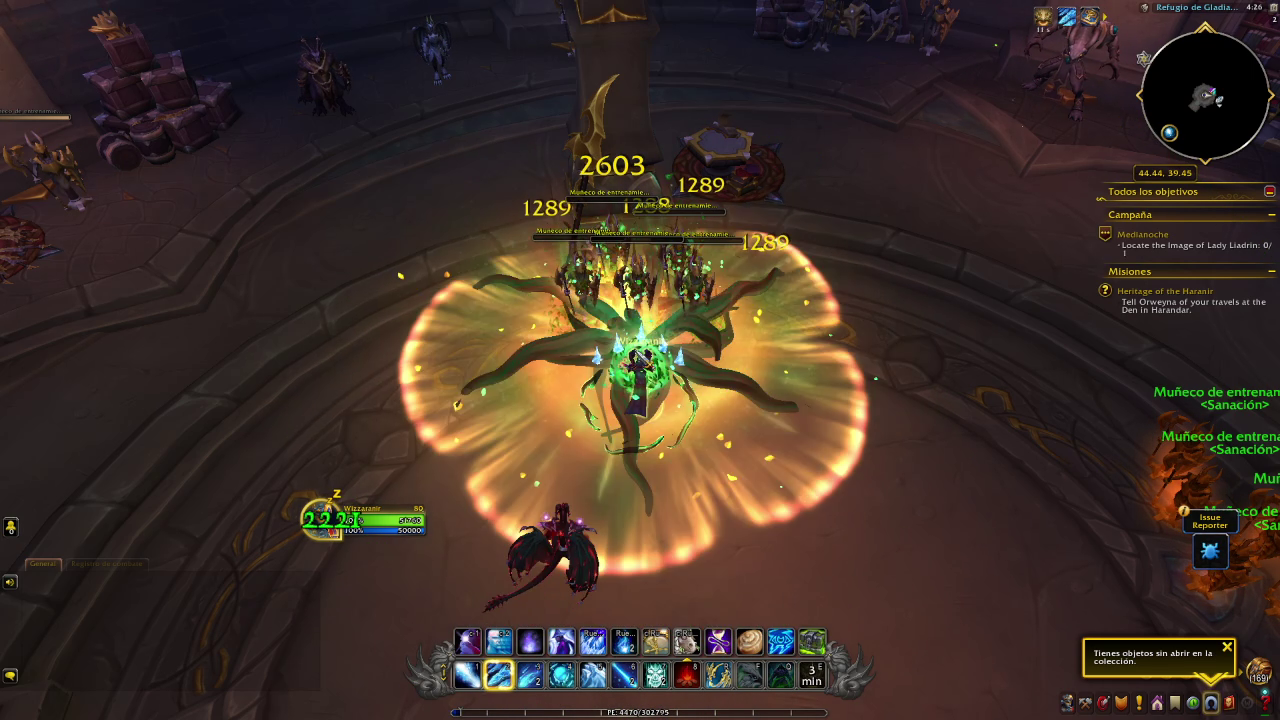Open the yellow exclamation quest log button
The width and height of the screenshot is (1280, 720).
tap(1139, 704)
